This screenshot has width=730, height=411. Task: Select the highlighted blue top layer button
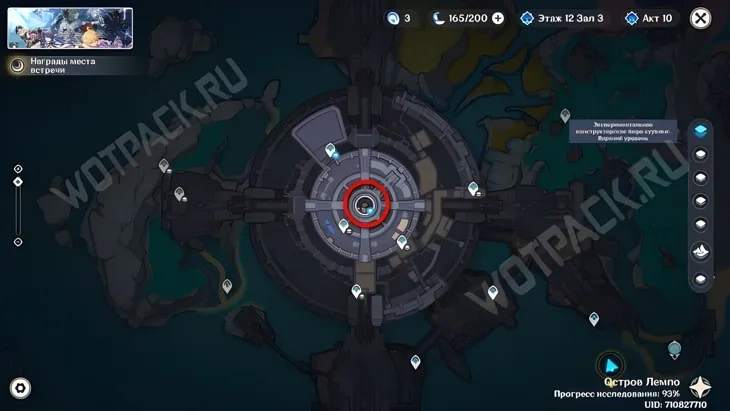[x=701, y=130]
